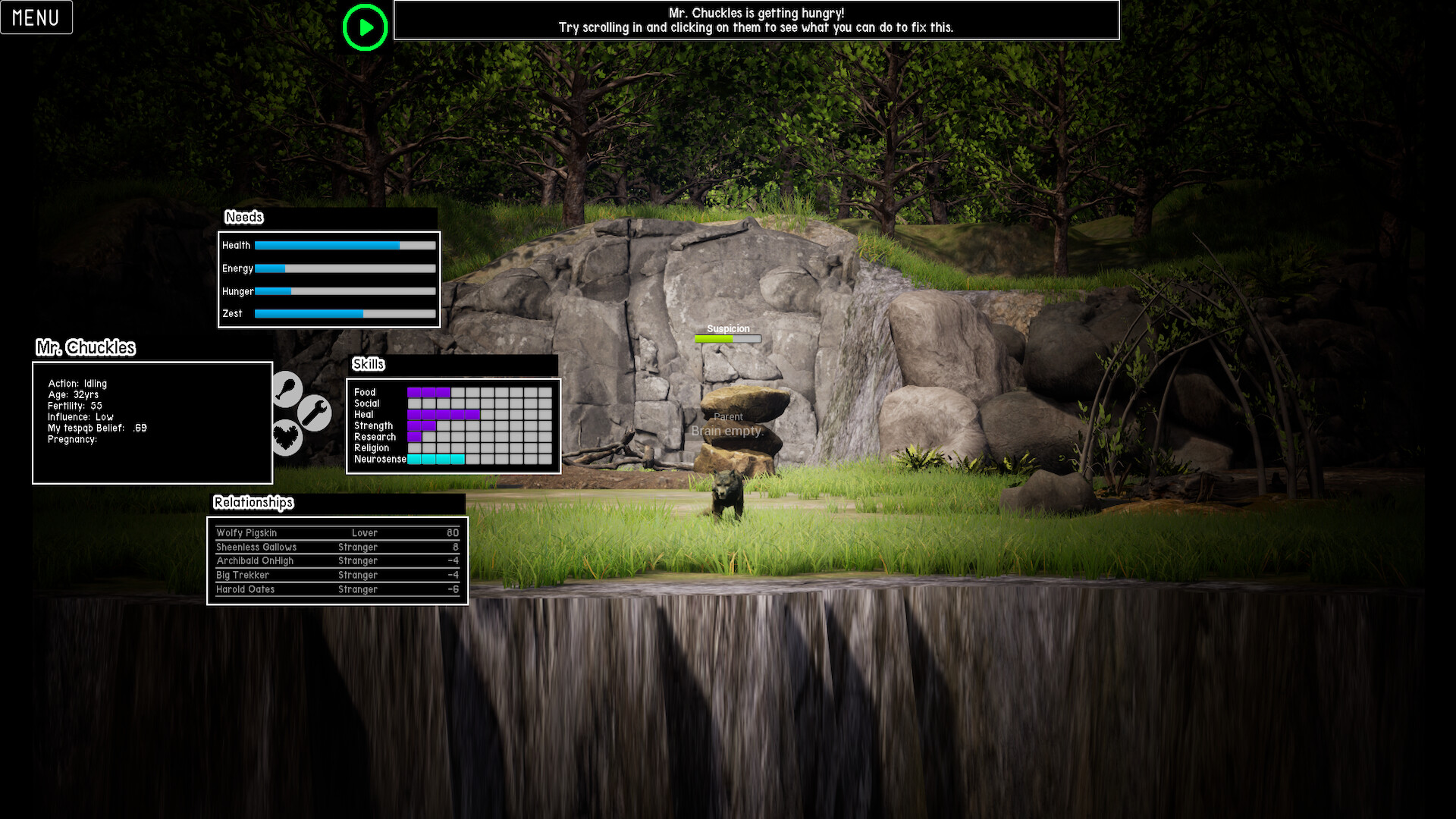Click the Hunger bar in the Needs panel
Viewport: 1456px width, 819px height.
coord(345,291)
